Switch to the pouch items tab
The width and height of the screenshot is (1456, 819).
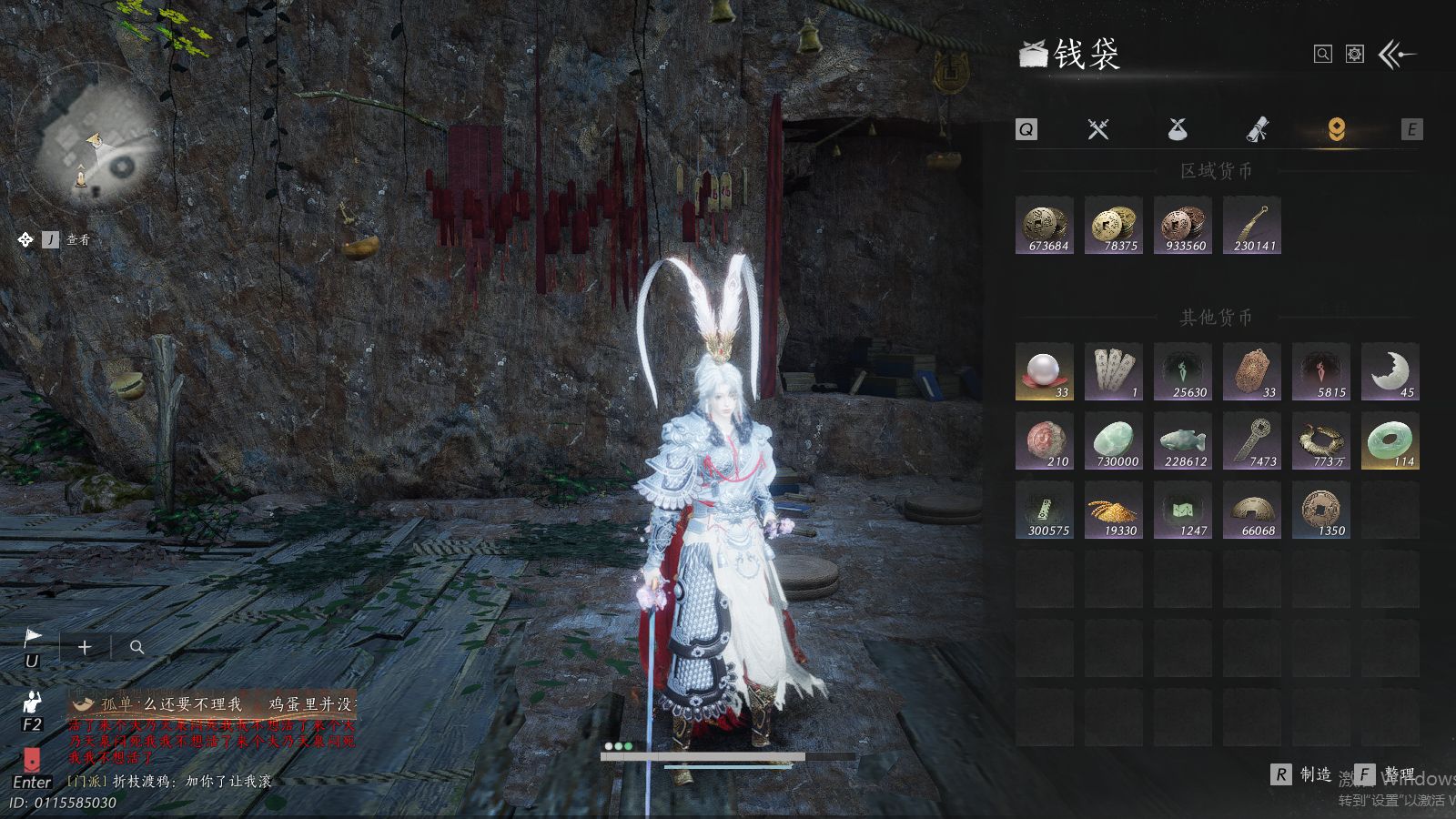1178,129
